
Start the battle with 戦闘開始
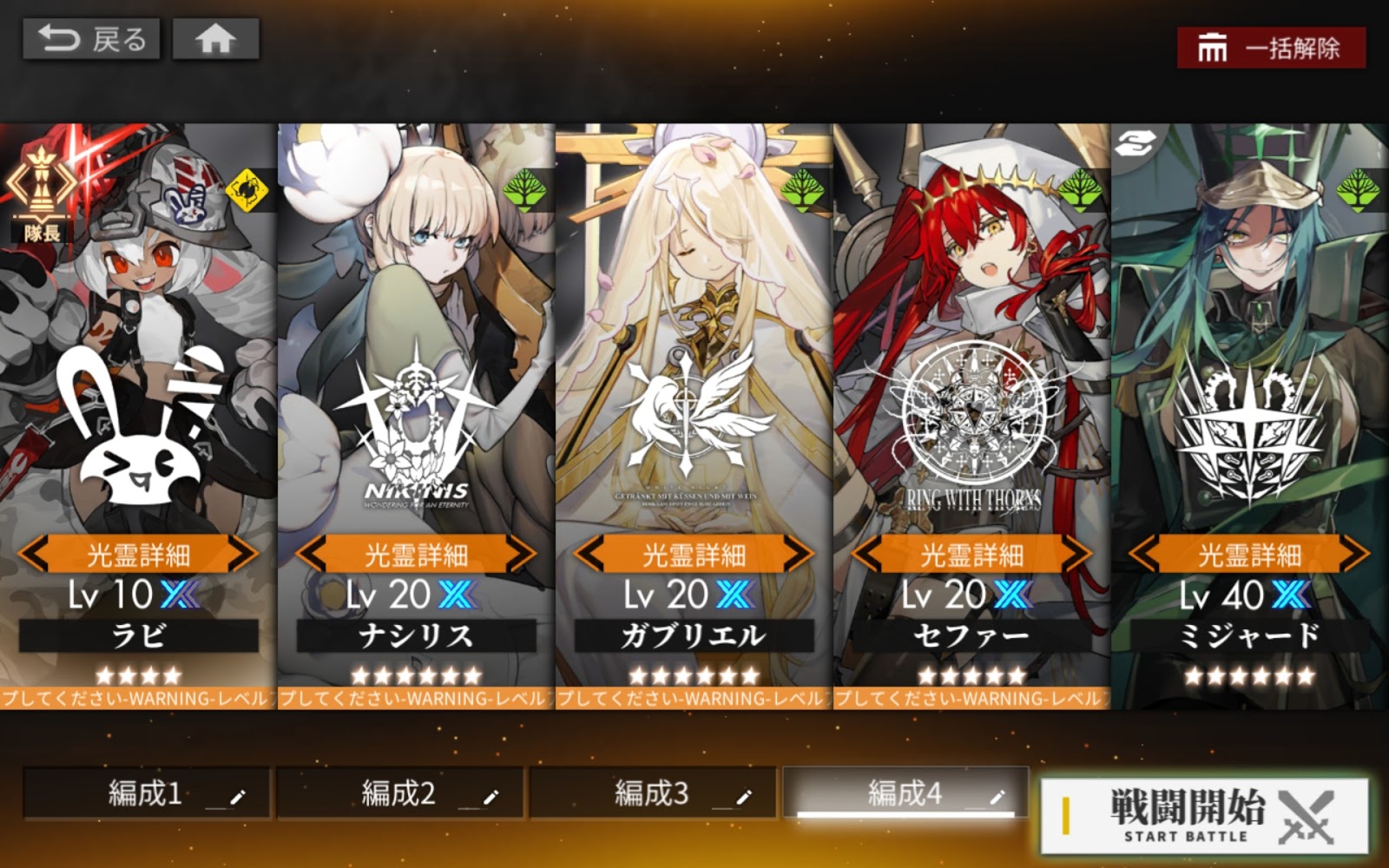point(1204,815)
